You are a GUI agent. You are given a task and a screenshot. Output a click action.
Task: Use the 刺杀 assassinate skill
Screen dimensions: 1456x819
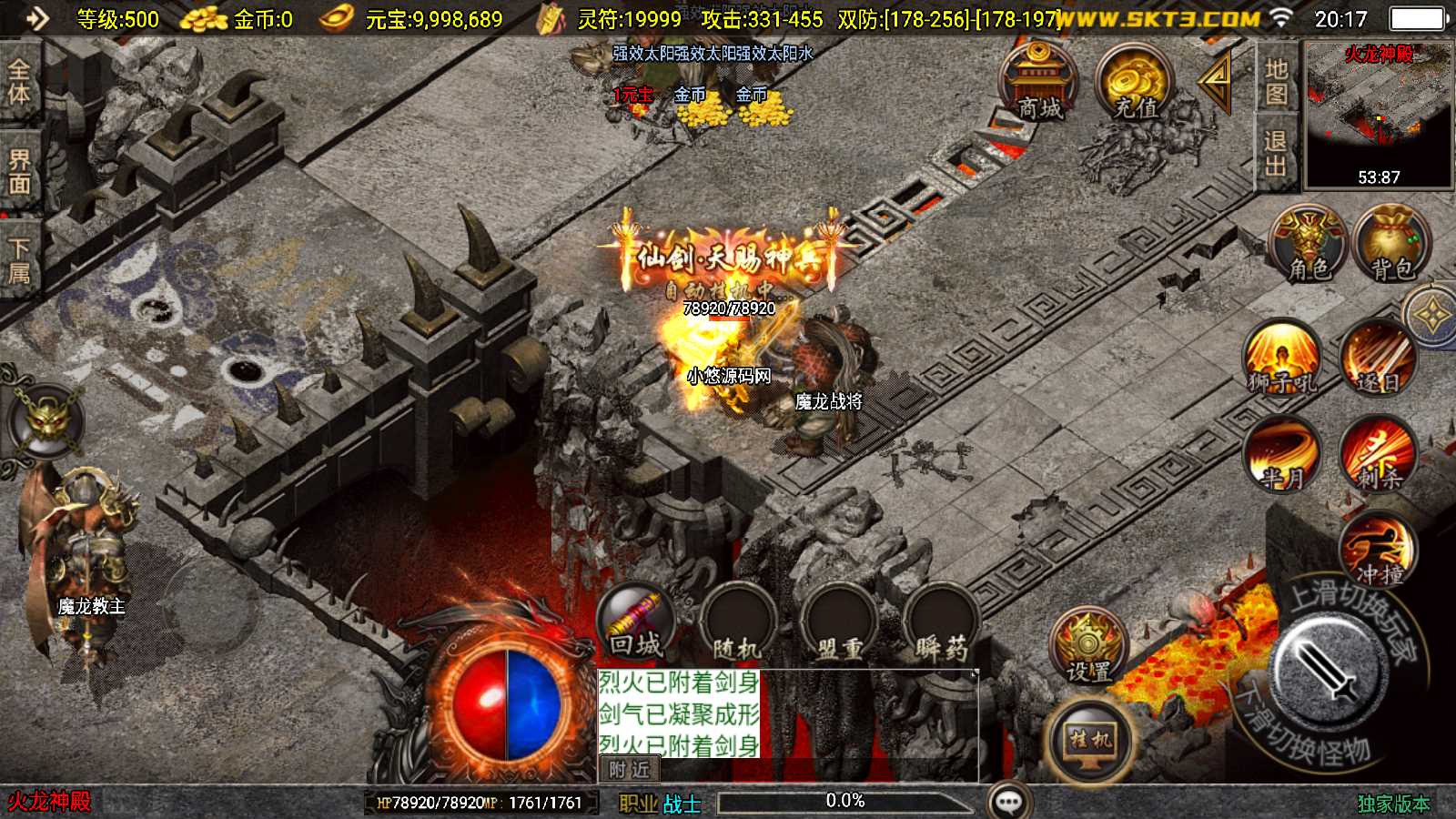point(1378,454)
